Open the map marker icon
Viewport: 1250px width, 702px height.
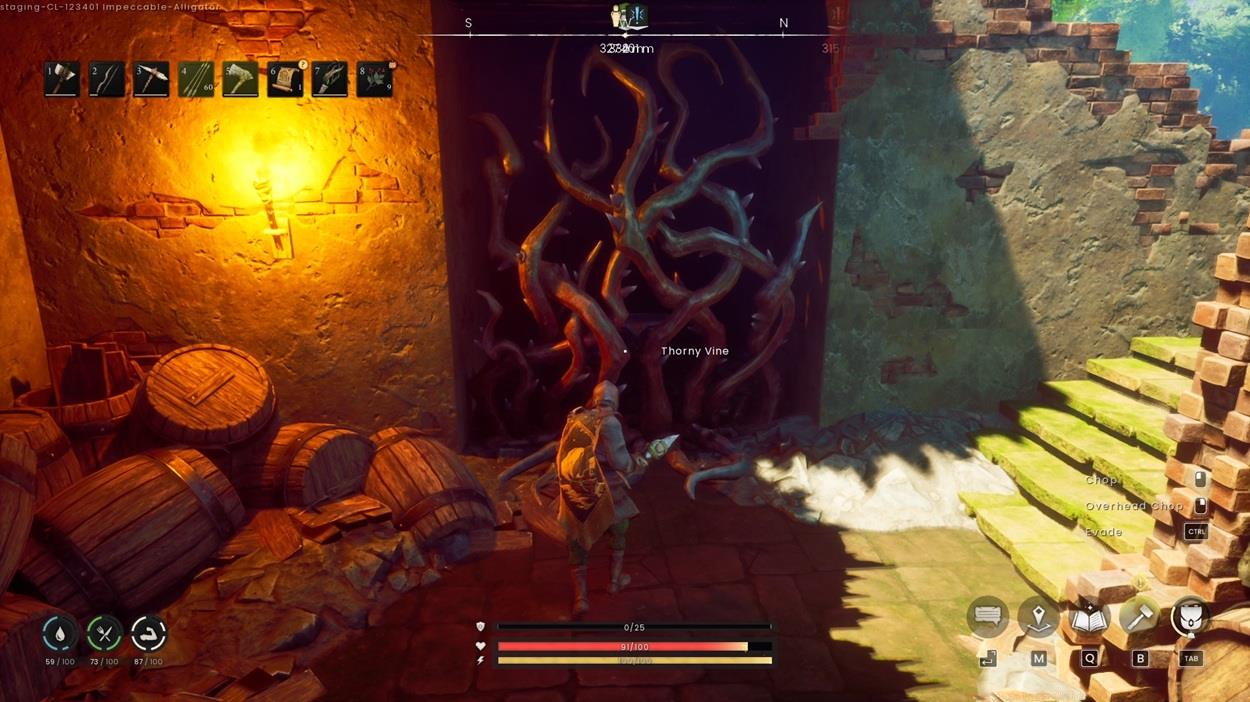1038,618
